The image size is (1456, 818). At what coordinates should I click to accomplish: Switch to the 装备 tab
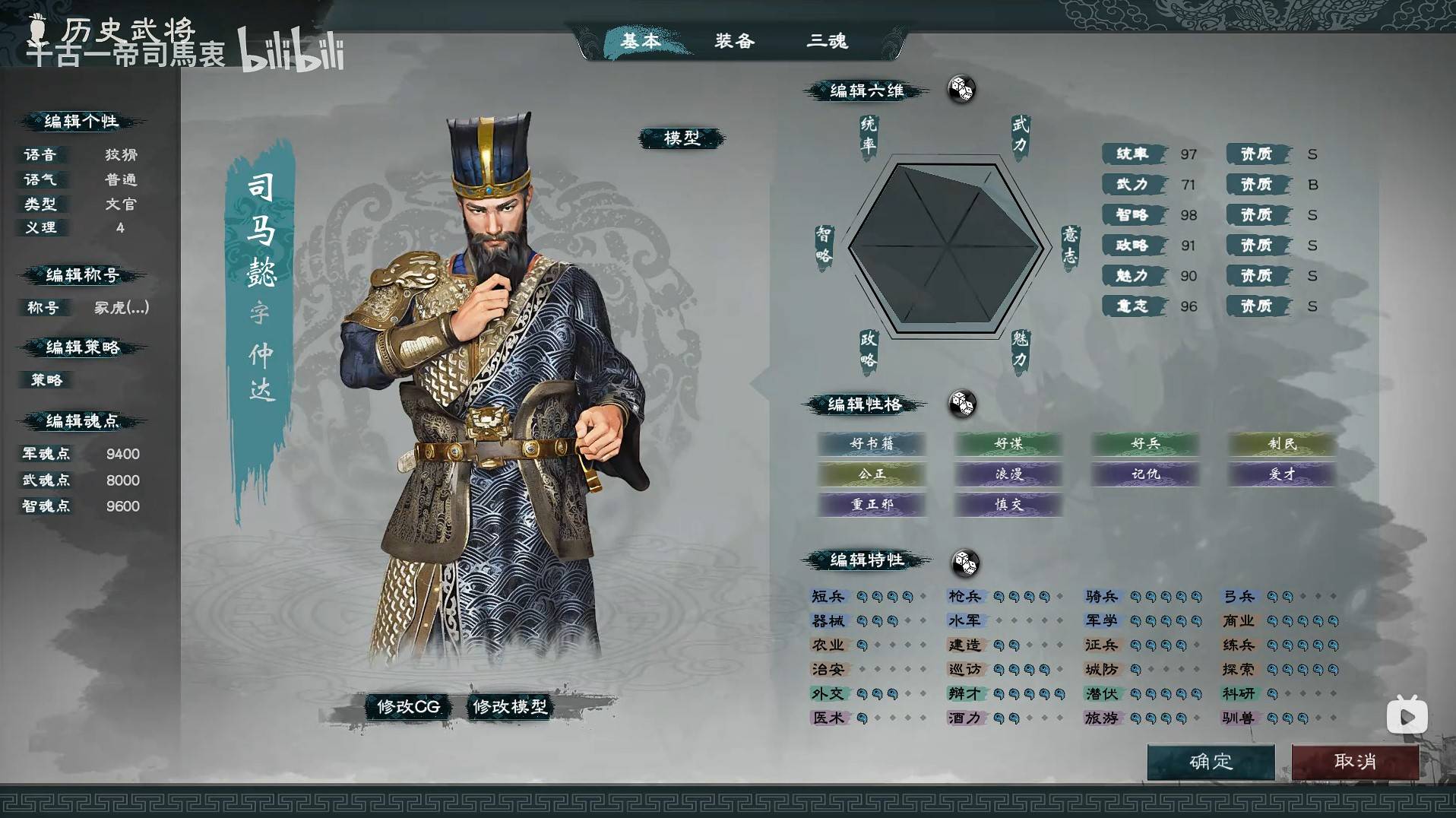734,42
